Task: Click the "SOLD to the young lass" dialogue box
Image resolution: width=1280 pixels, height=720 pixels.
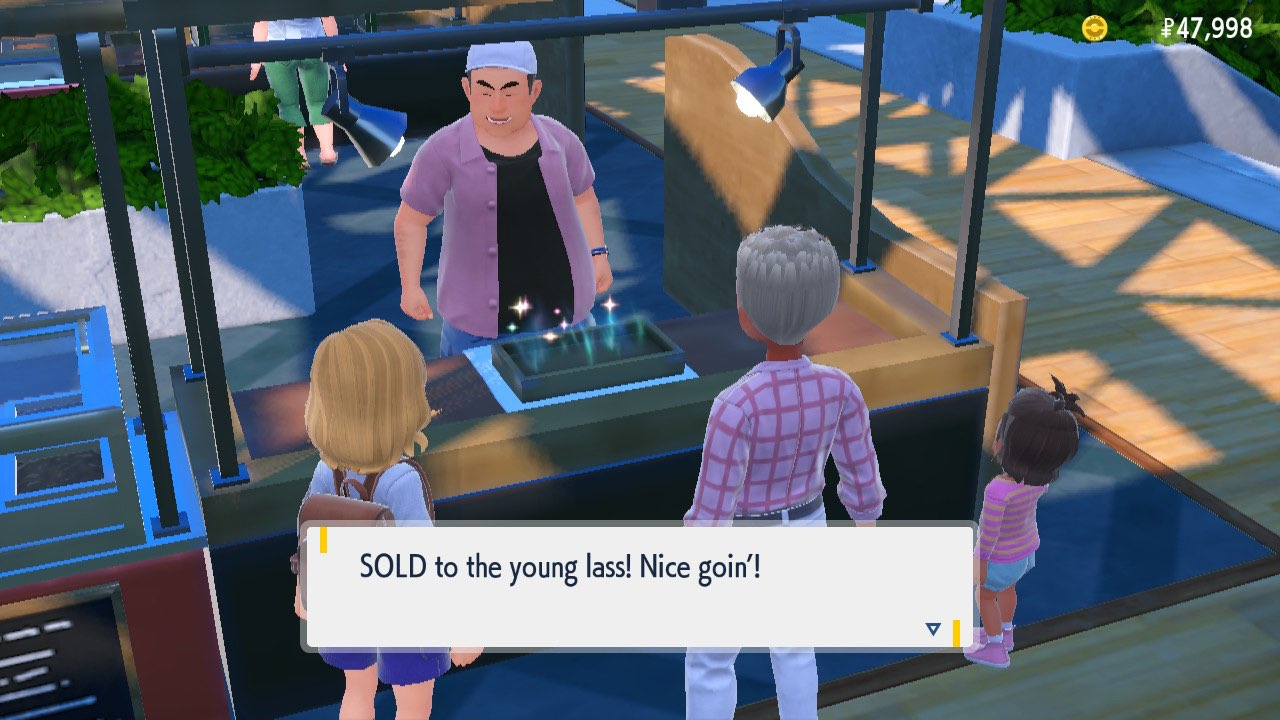Action: (x=638, y=587)
